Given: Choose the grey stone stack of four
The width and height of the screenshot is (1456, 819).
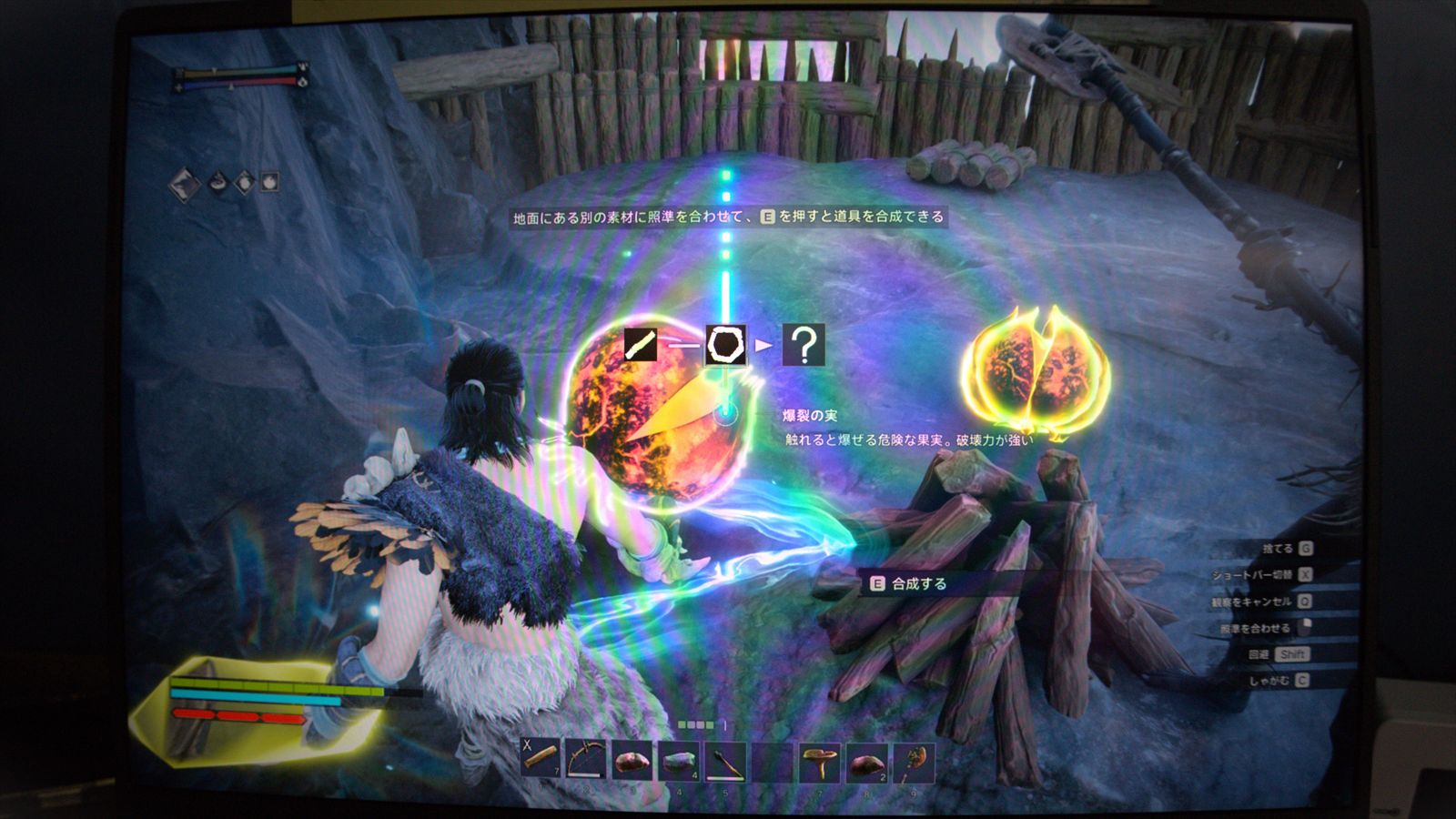Looking at the screenshot, I should [679, 761].
